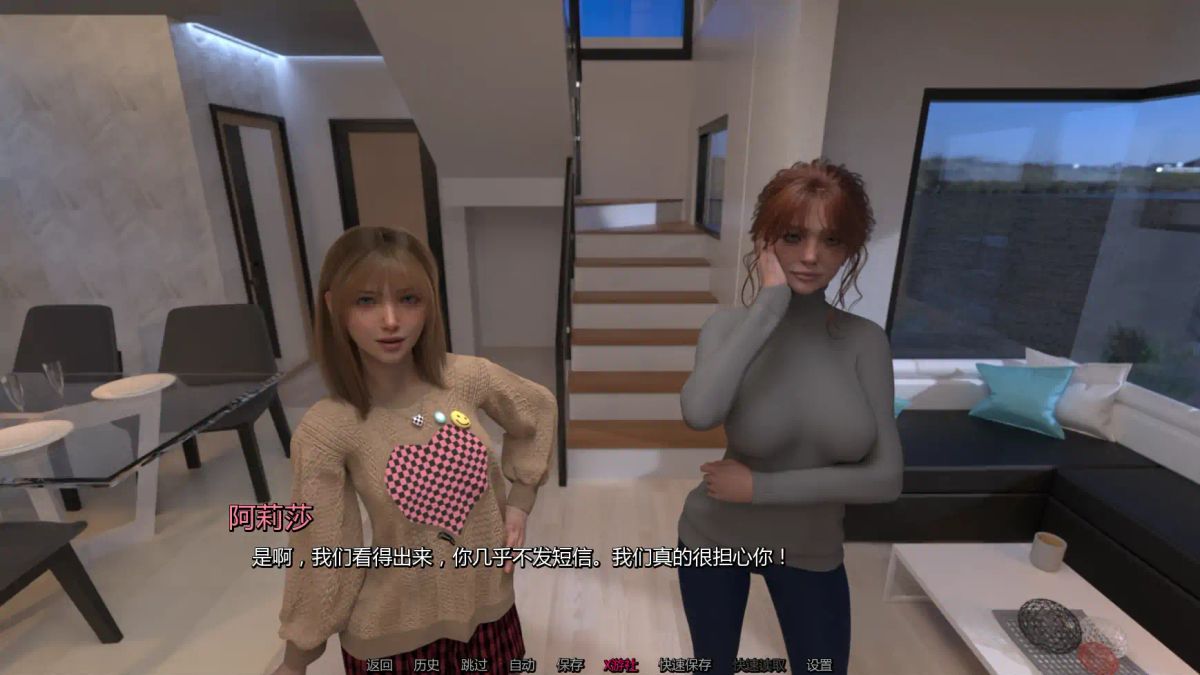The height and width of the screenshot is (675, 1200).
Task: Activate 跳过 (Skip) in the quick menu
Action: [x=474, y=665]
